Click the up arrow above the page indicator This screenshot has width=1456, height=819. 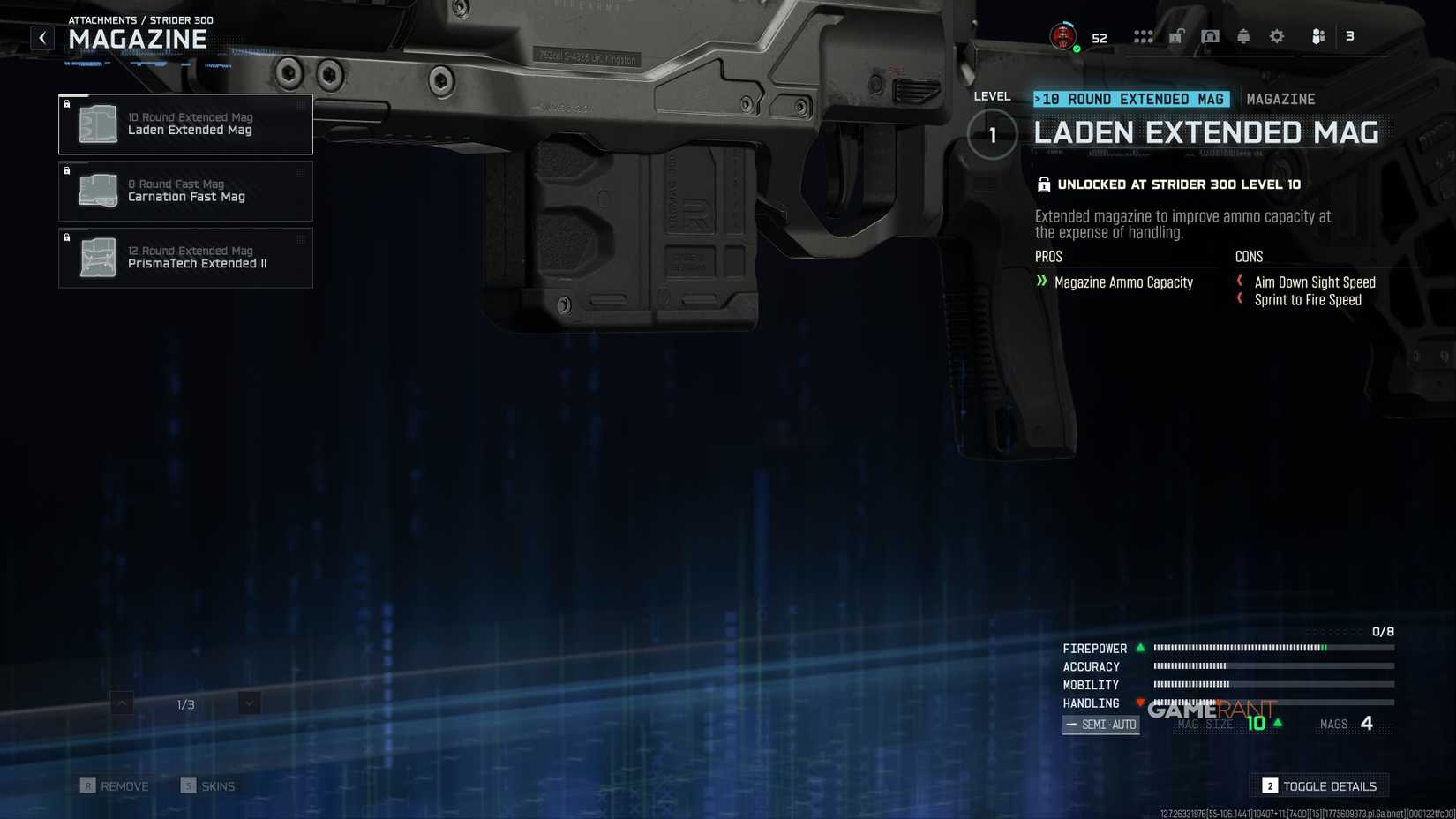click(x=119, y=703)
